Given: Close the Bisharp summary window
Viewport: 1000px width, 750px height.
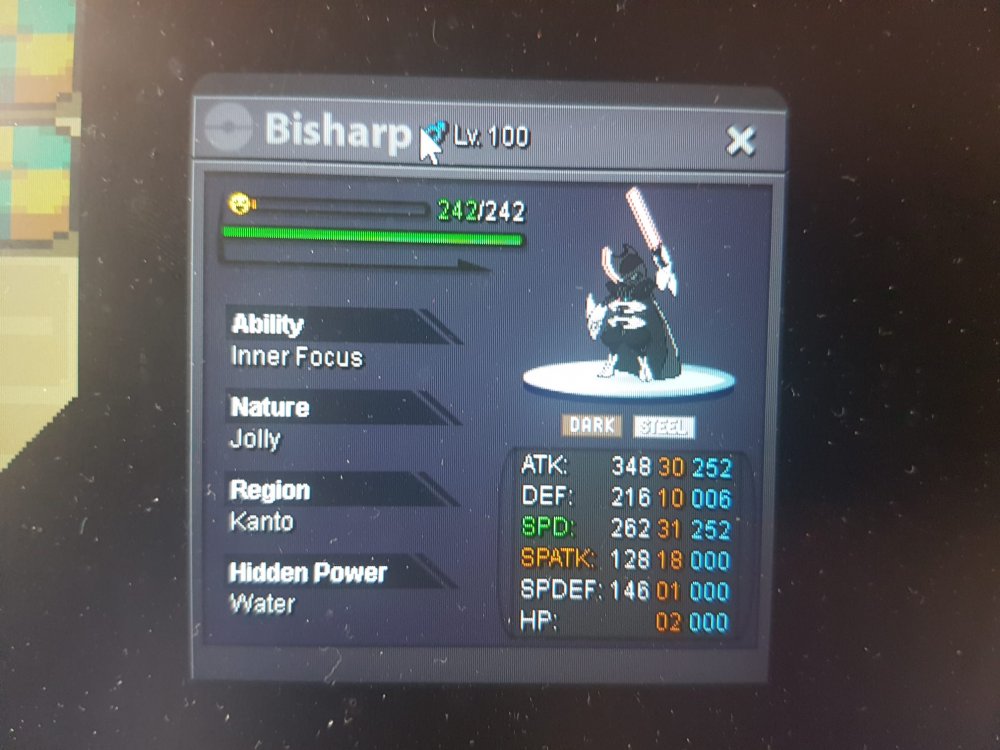Looking at the screenshot, I should point(740,141).
